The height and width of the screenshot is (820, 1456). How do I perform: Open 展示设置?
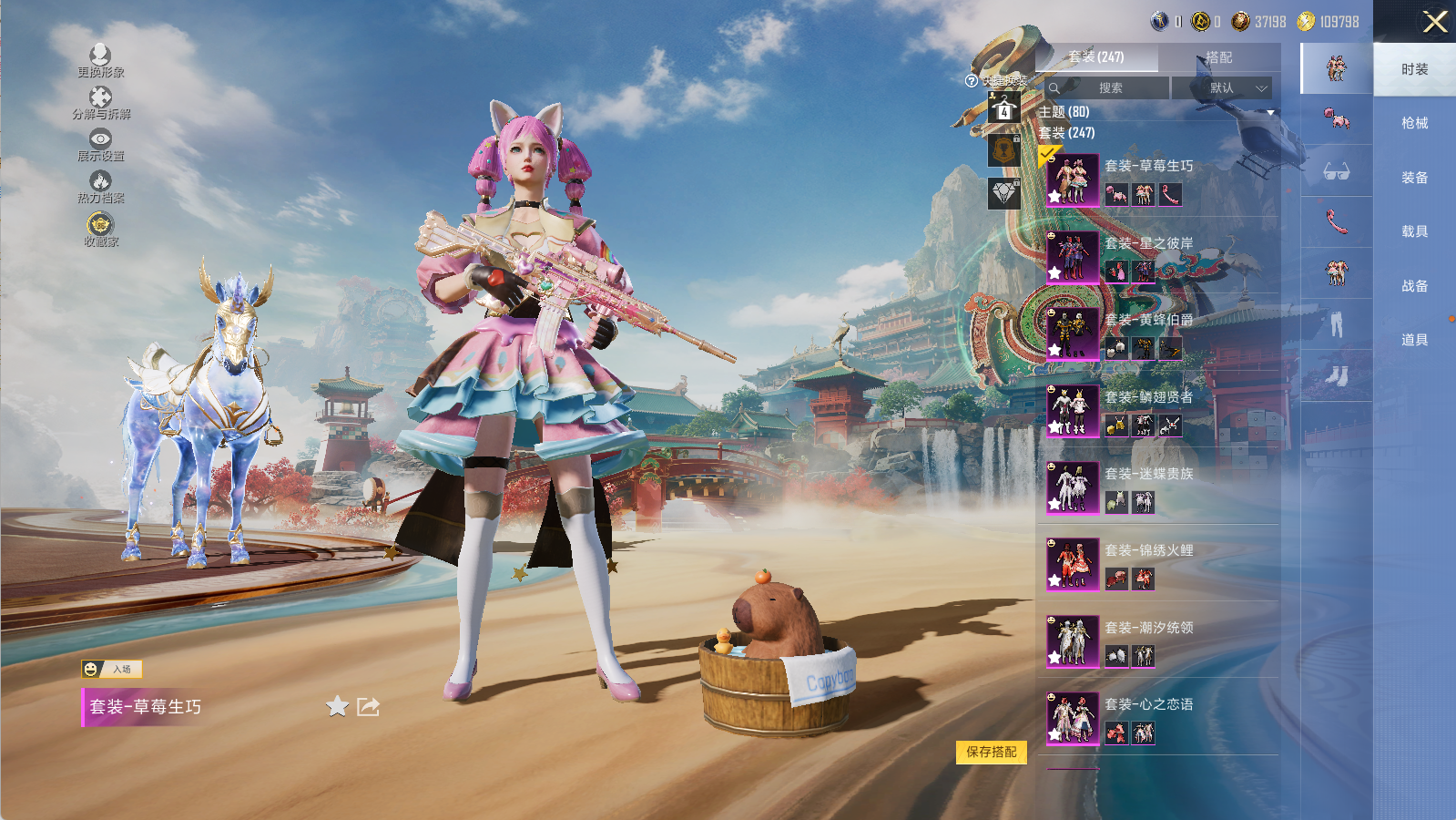point(100,145)
